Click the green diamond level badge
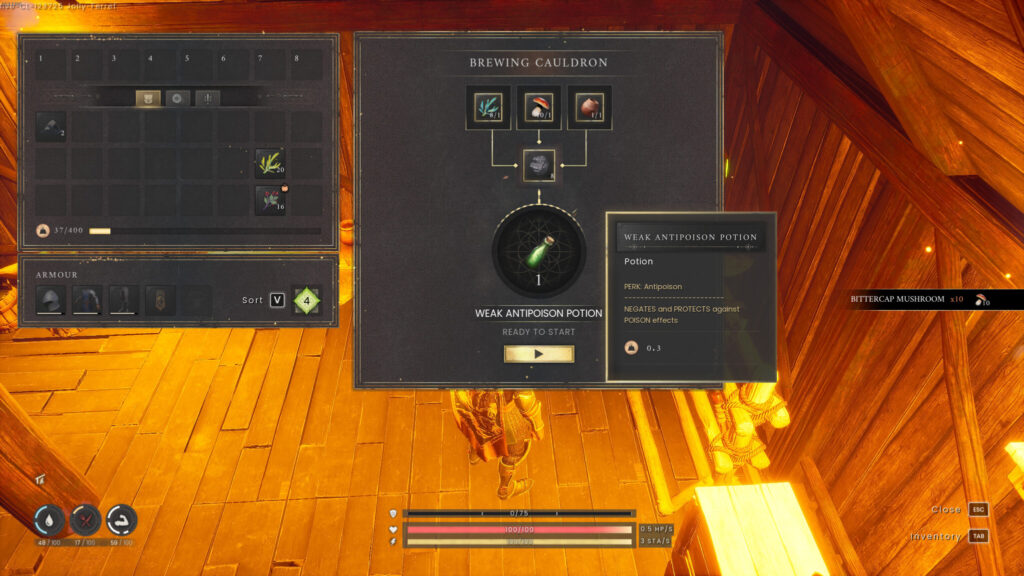 308,300
